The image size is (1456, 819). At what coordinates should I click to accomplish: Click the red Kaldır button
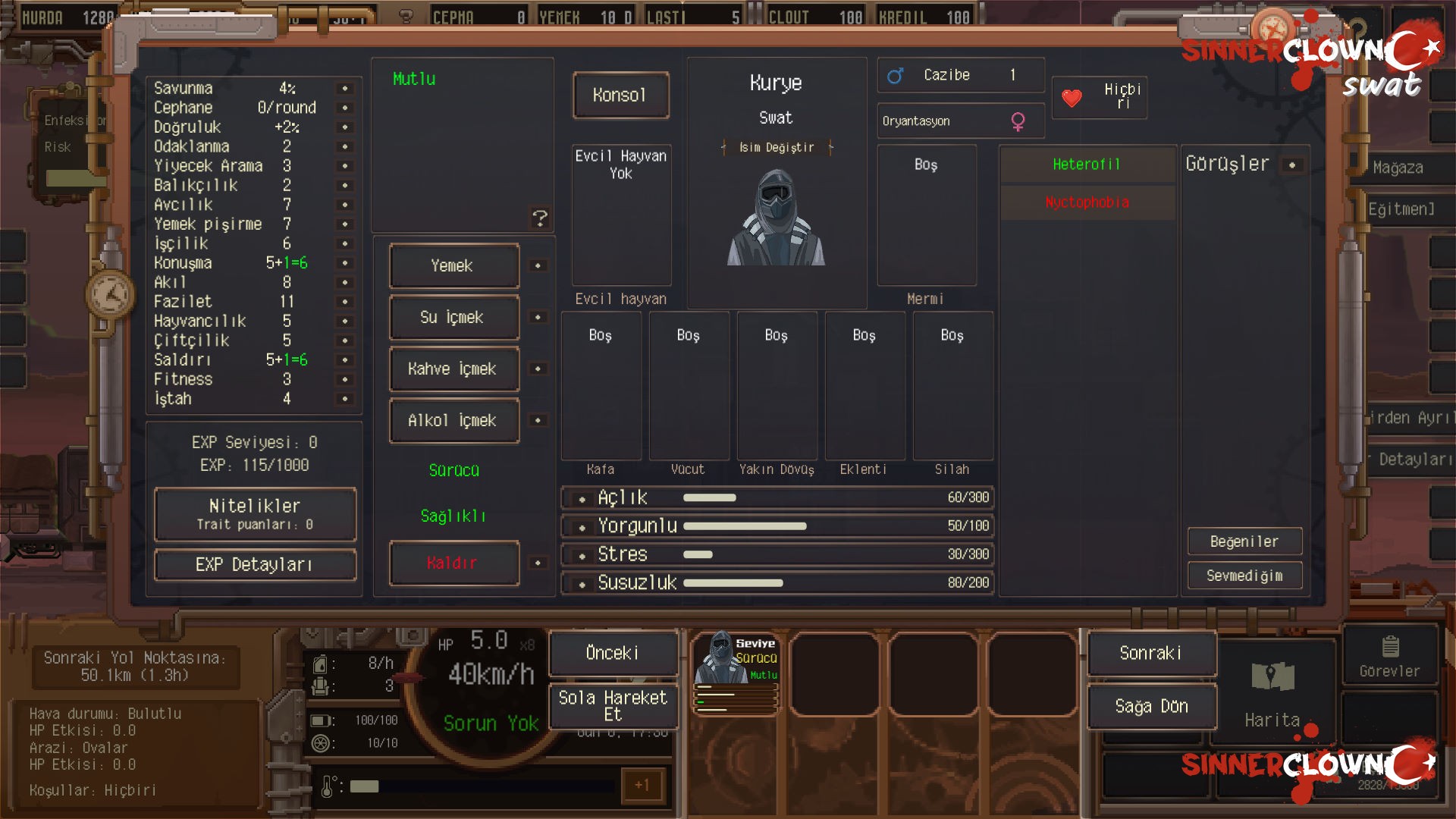tap(453, 563)
